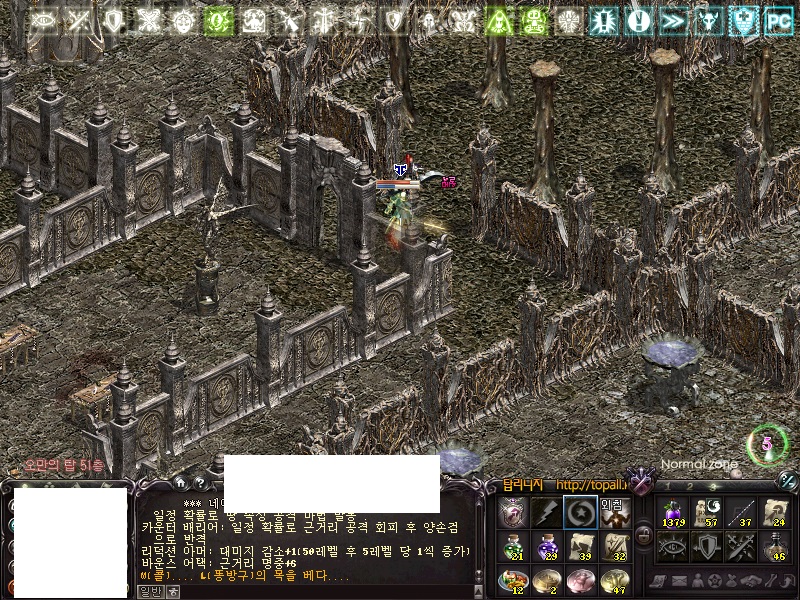800x600 pixels.
Task: Use the purple potion stack of 1379
Action: coord(671,512)
